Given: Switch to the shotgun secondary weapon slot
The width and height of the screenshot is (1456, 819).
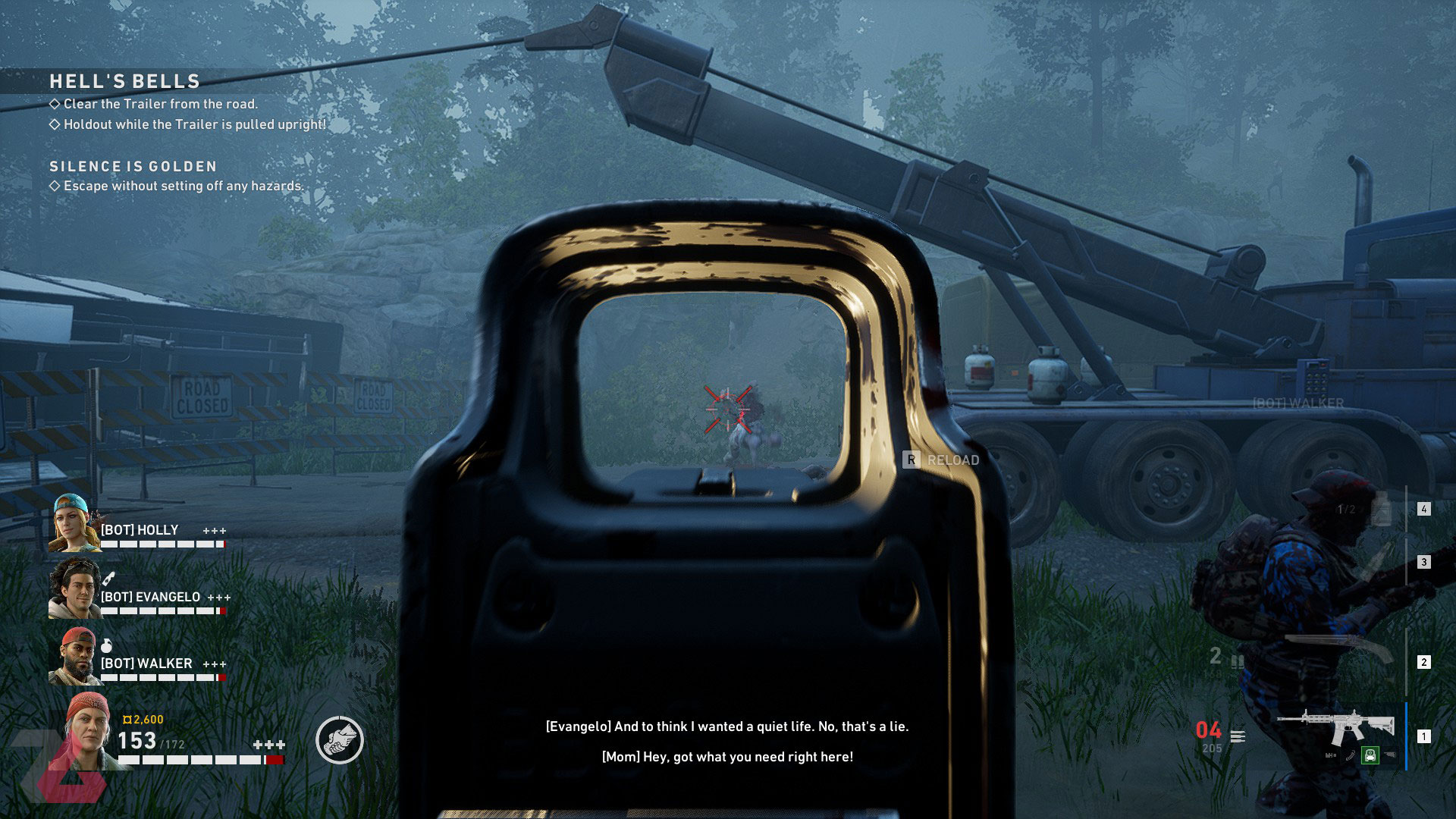Looking at the screenshot, I should [x=1338, y=648].
